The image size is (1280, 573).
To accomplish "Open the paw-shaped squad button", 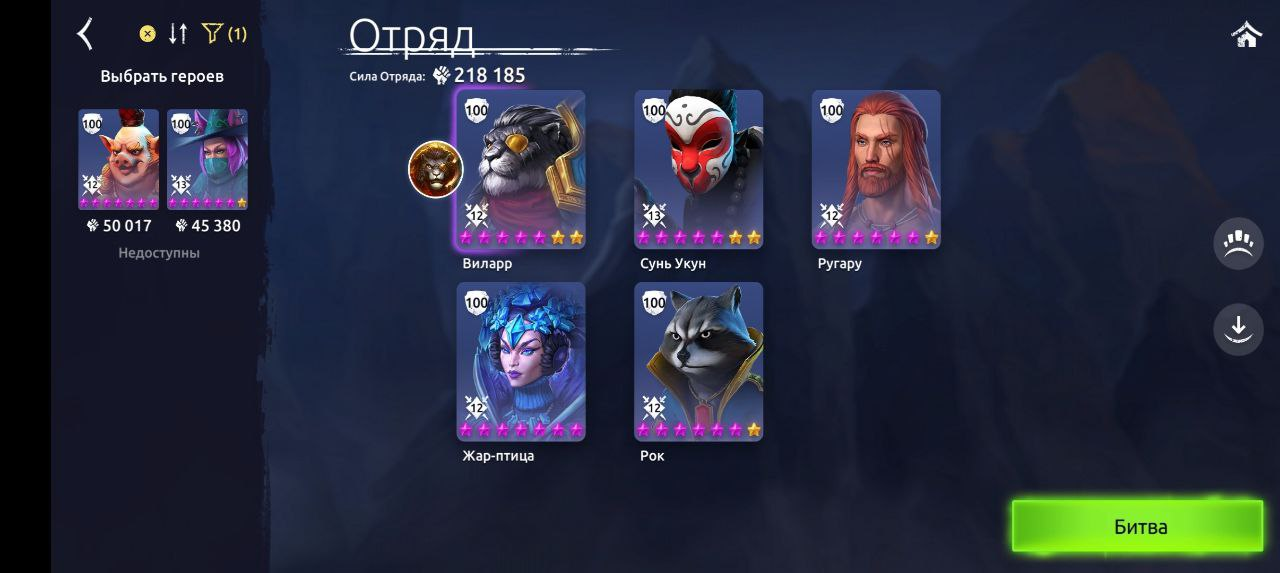I will tap(1238, 244).
